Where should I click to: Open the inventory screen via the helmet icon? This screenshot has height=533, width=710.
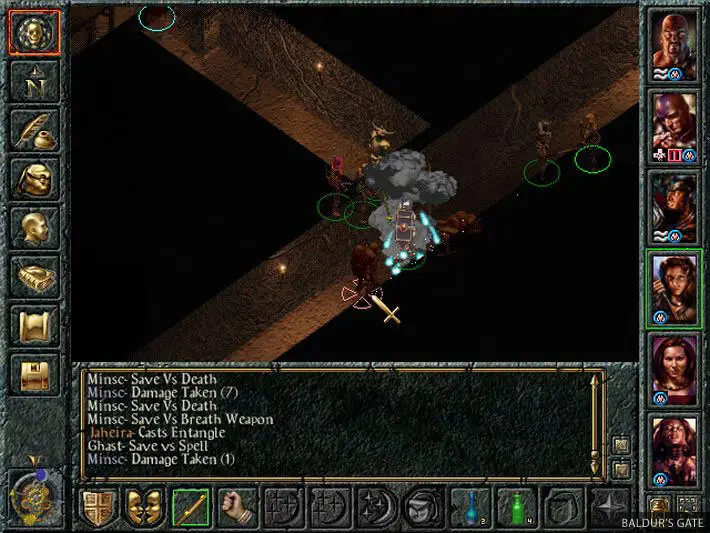(x=34, y=179)
